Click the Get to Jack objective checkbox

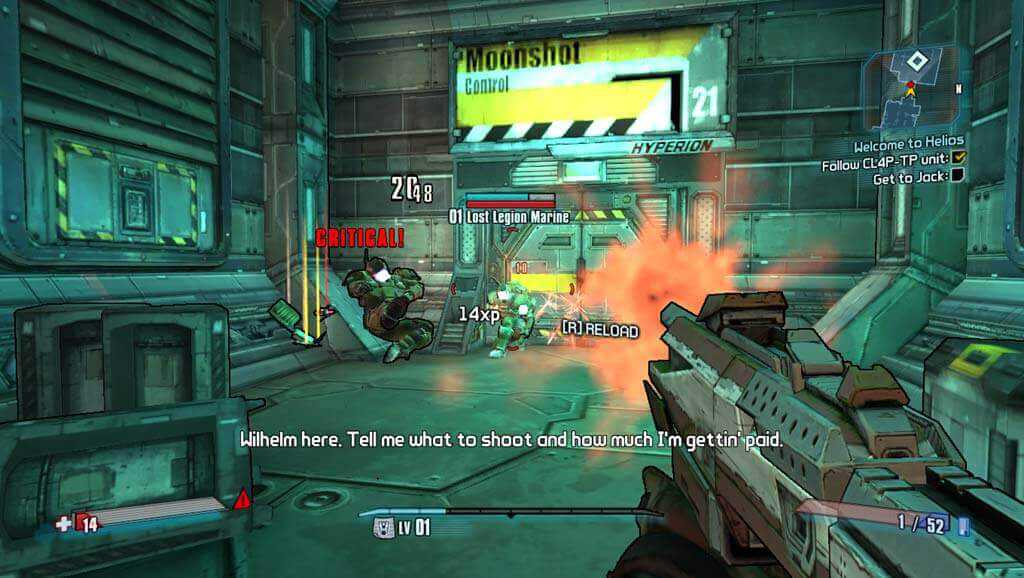coord(956,177)
